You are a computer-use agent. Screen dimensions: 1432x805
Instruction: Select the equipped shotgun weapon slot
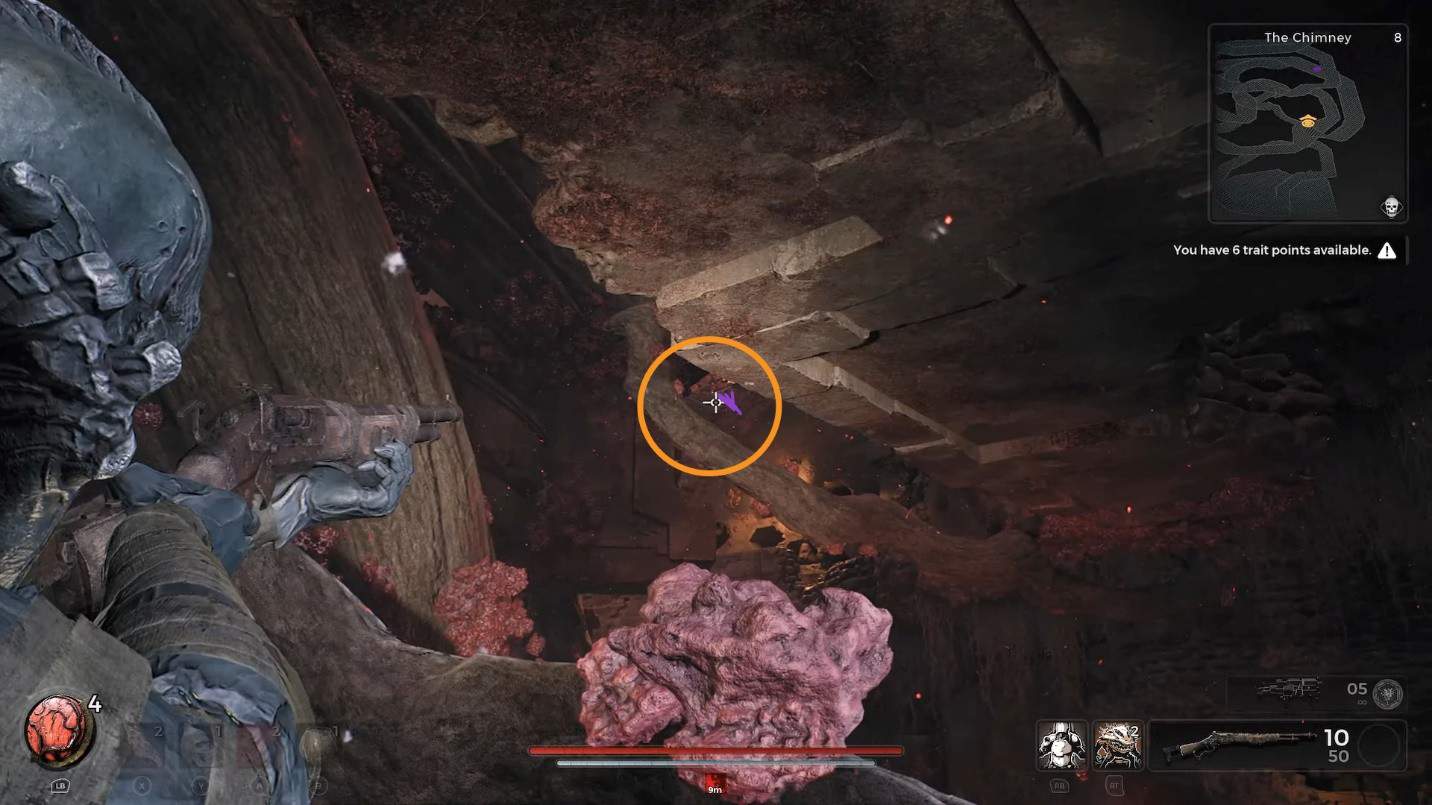1251,745
